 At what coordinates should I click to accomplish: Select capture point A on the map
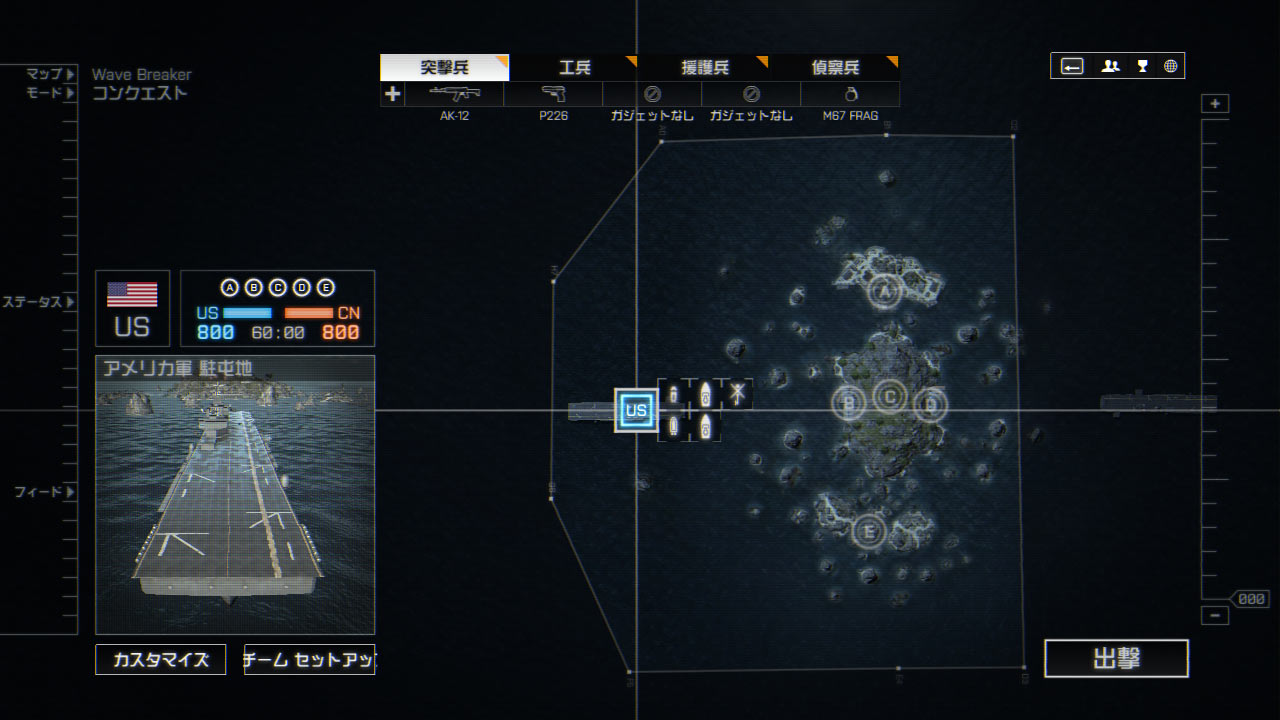click(x=882, y=291)
